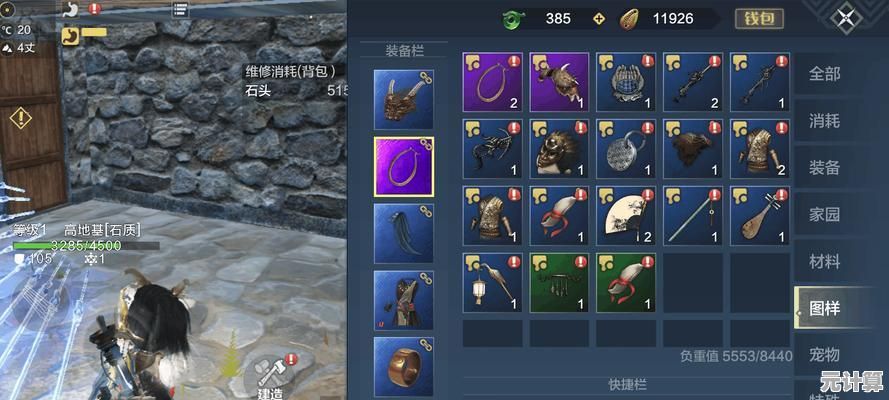Show the 家园 homestead tab
The image size is (889, 400).
pyautogui.click(x=824, y=215)
